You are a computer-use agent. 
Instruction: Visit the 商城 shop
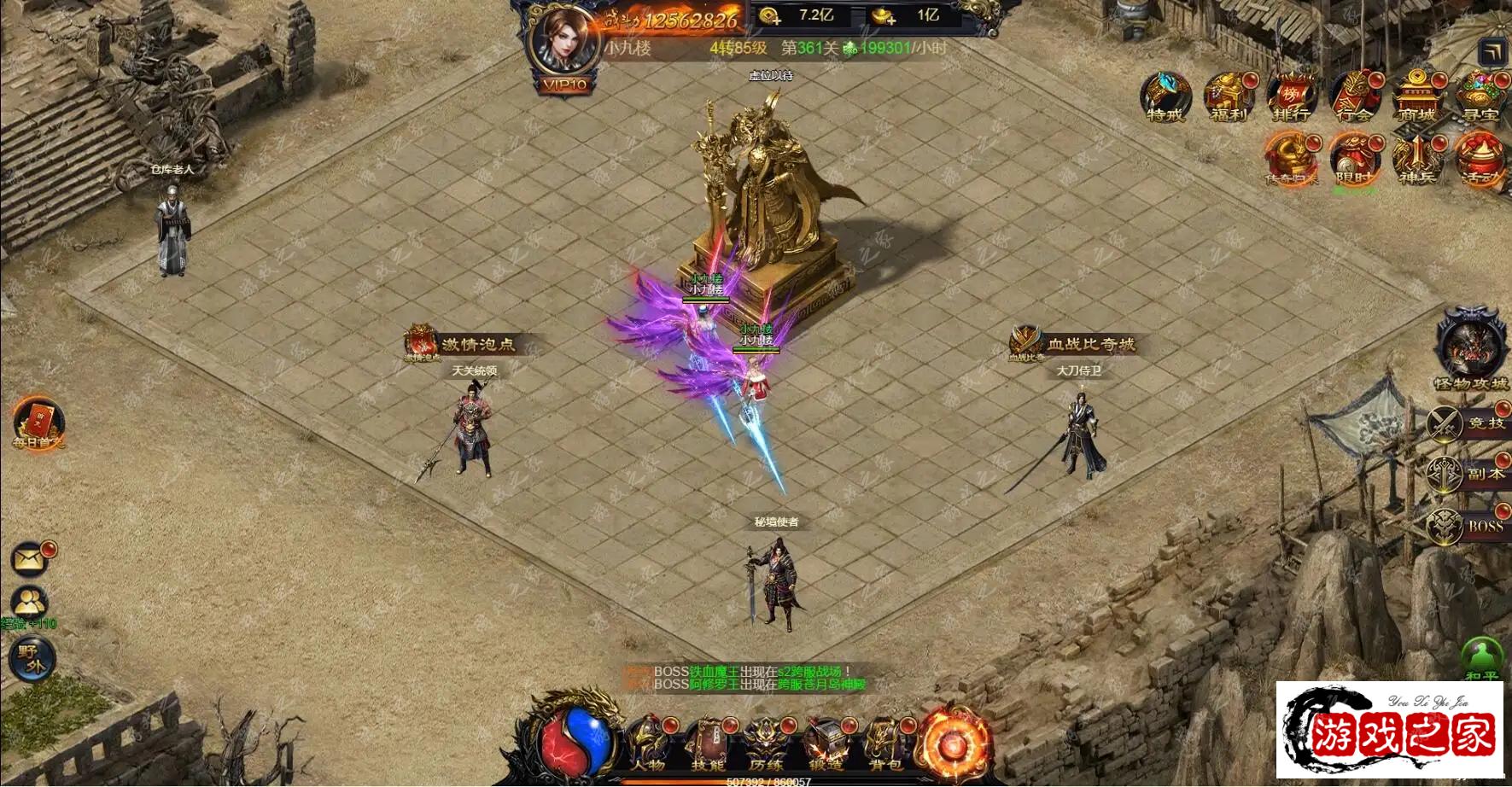tap(1416, 96)
